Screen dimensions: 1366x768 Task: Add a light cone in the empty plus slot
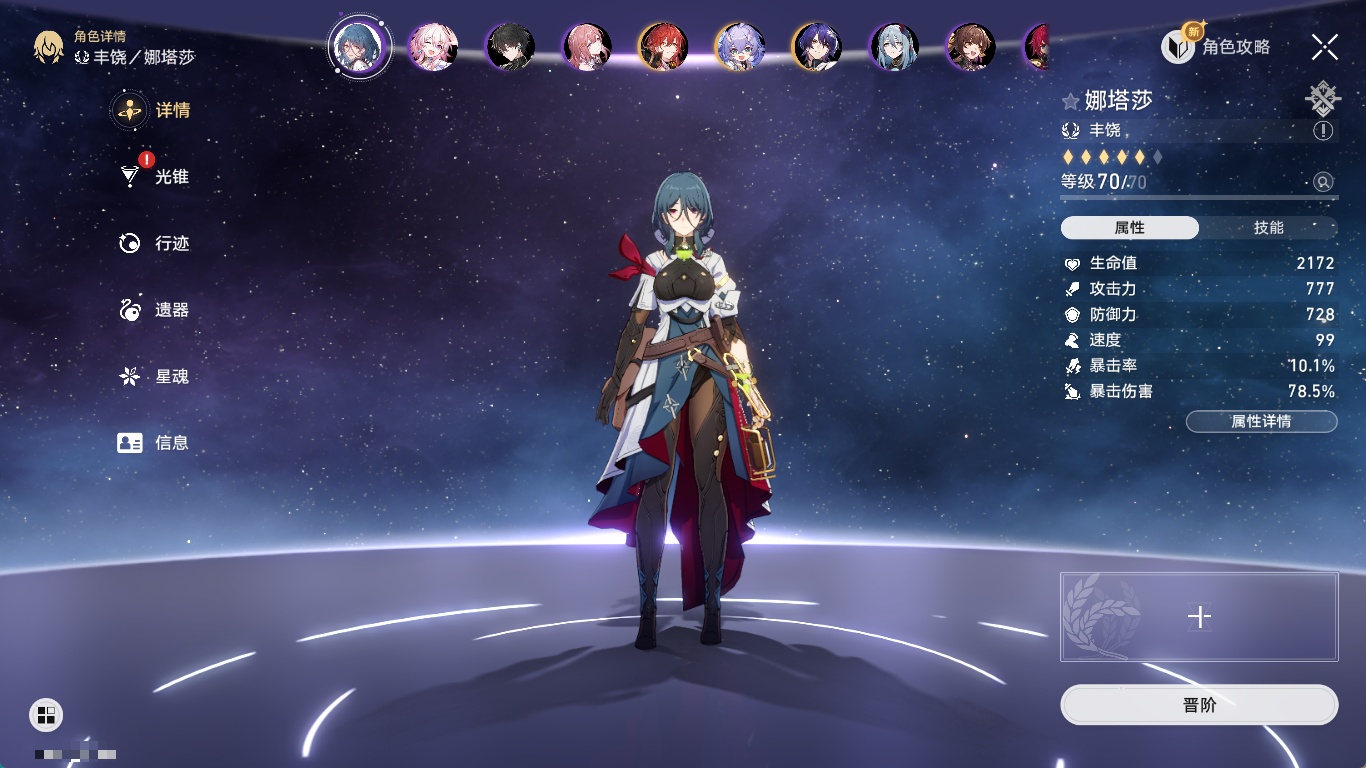(x=1199, y=617)
